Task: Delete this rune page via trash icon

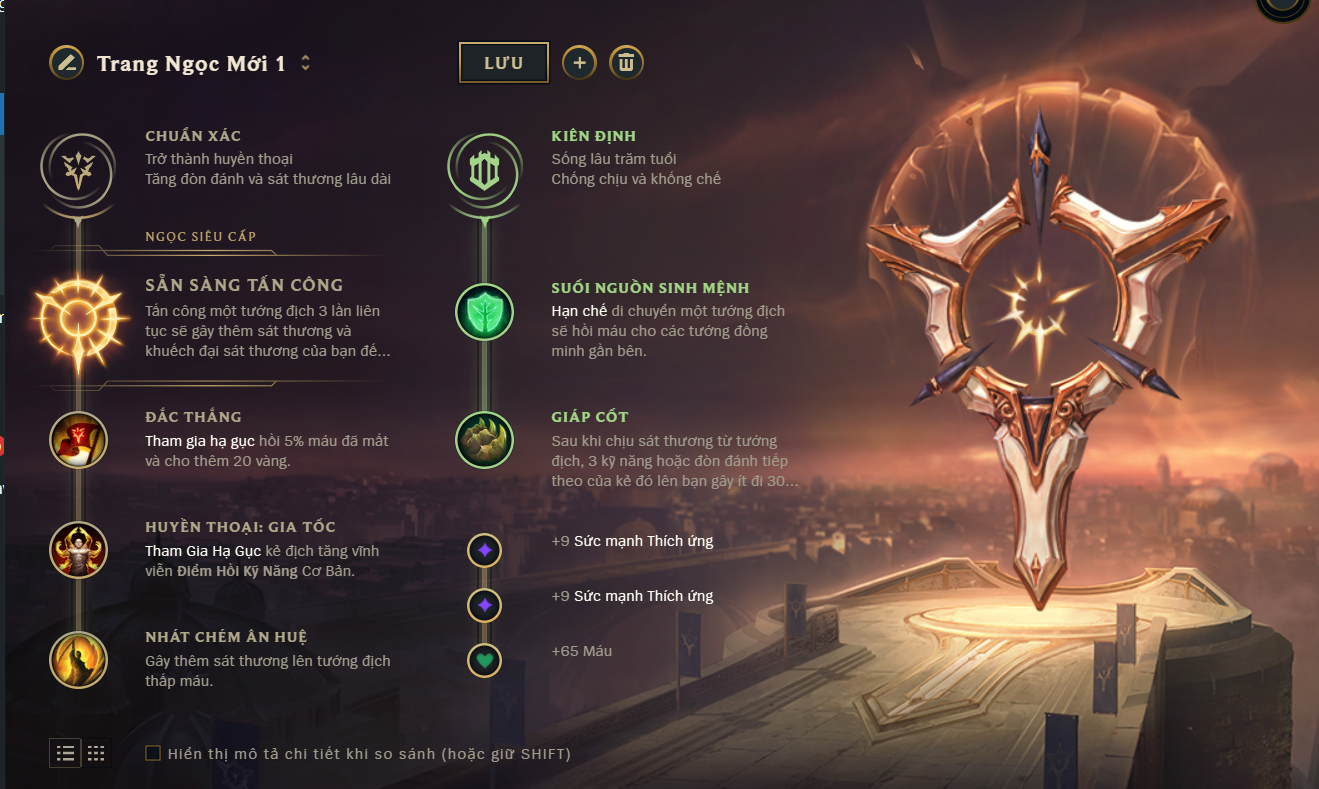Action: (626, 63)
